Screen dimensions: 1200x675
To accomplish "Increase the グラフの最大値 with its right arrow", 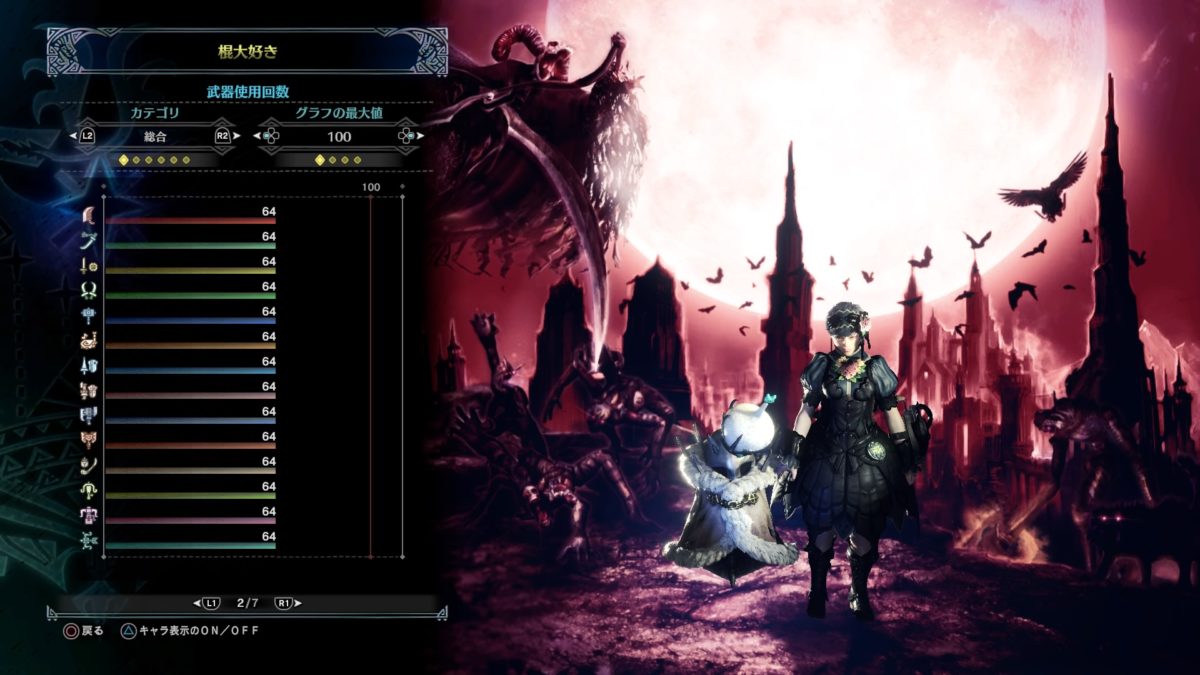I will [420, 136].
